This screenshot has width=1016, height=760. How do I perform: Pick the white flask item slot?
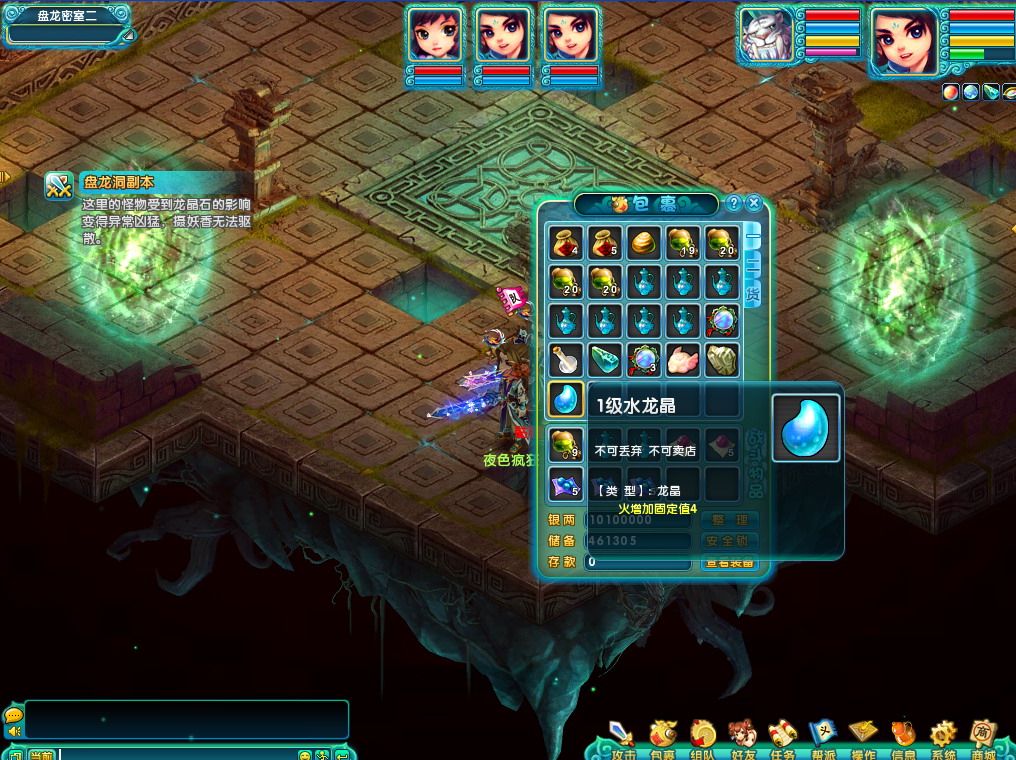(566, 360)
